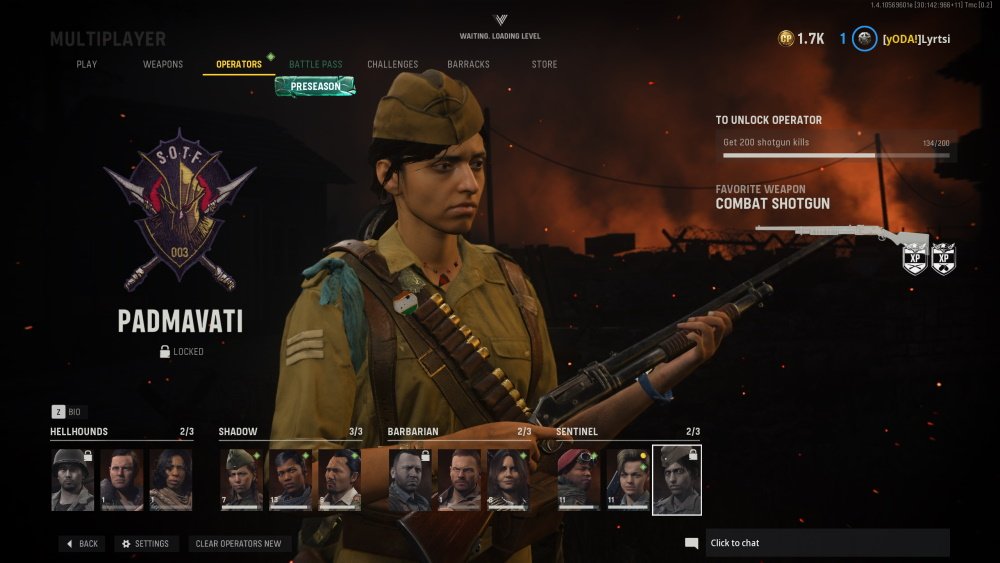
Task: Go to the Challenges tab
Action: (393, 65)
